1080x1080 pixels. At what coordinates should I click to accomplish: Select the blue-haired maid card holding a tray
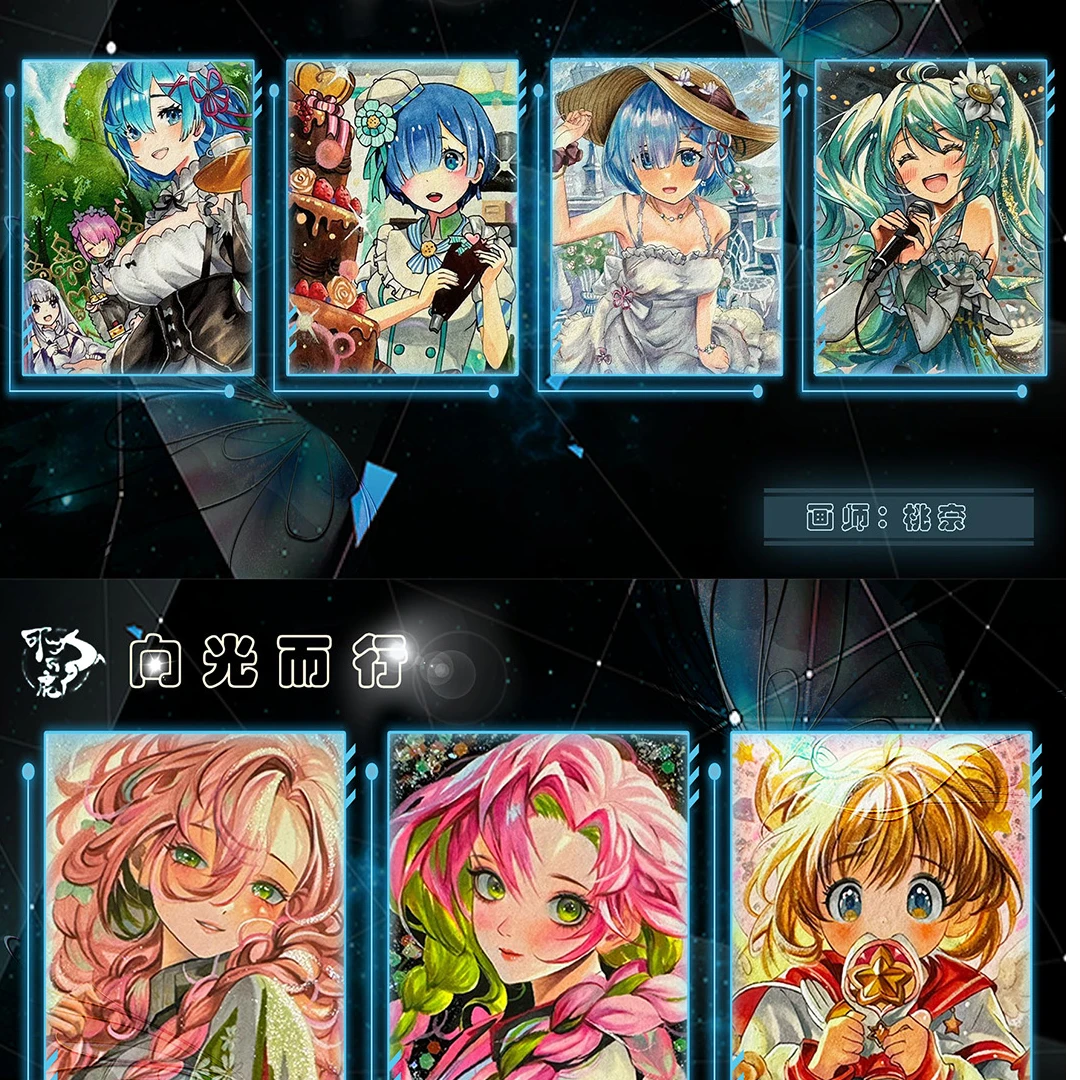[x=138, y=217]
